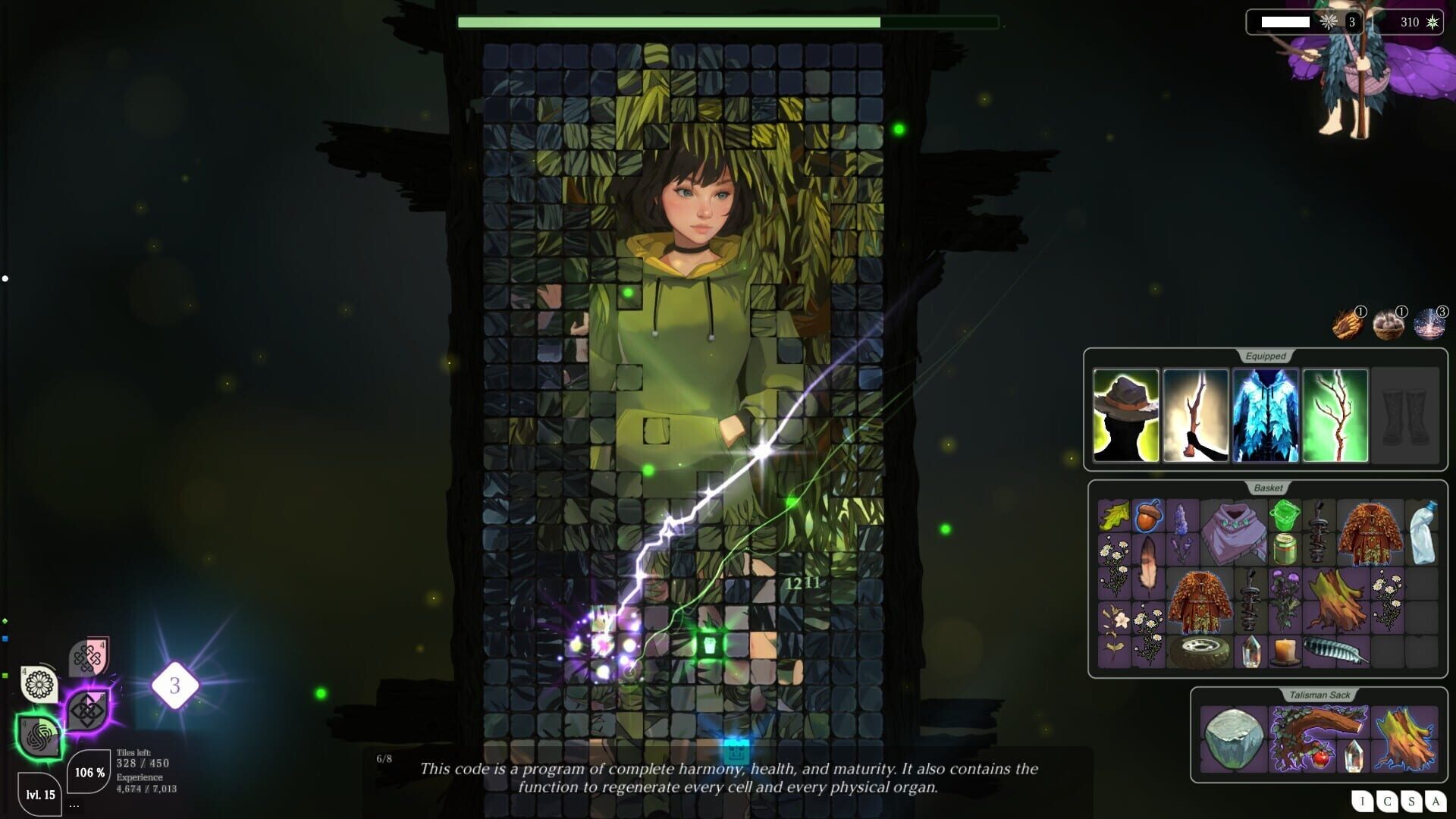Click the 106% score badge
The width and height of the screenshot is (1456, 819).
(x=87, y=773)
